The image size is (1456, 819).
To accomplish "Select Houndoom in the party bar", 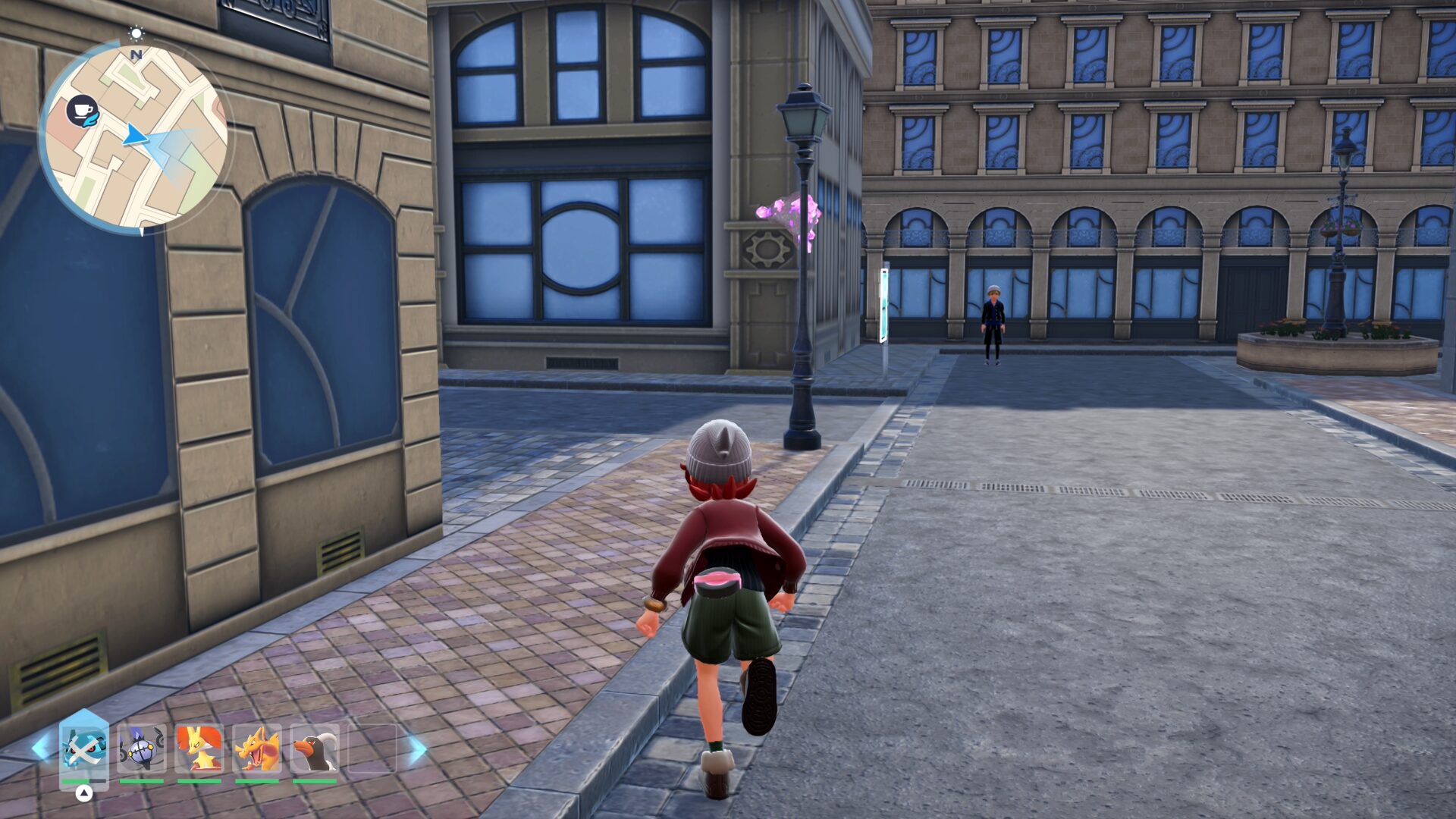I will coord(314,749).
